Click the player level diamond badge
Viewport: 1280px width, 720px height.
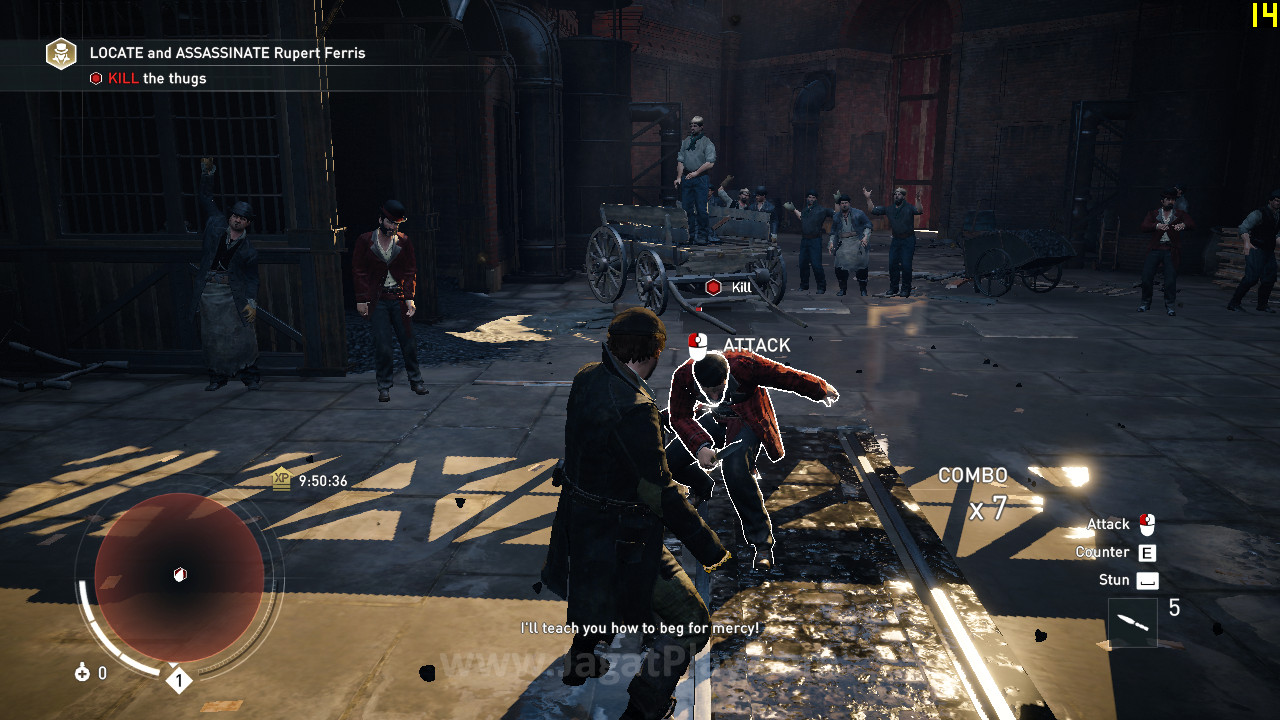tap(178, 681)
